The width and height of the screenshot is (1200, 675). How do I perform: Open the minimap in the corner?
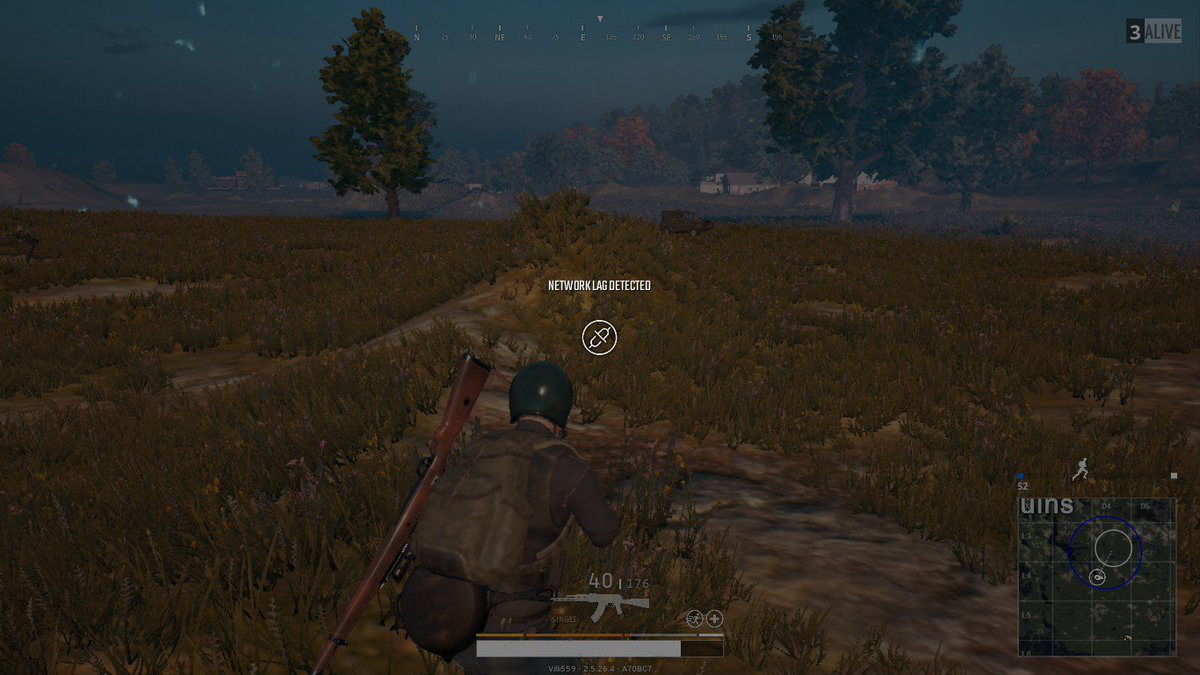pyautogui.click(x=1097, y=577)
